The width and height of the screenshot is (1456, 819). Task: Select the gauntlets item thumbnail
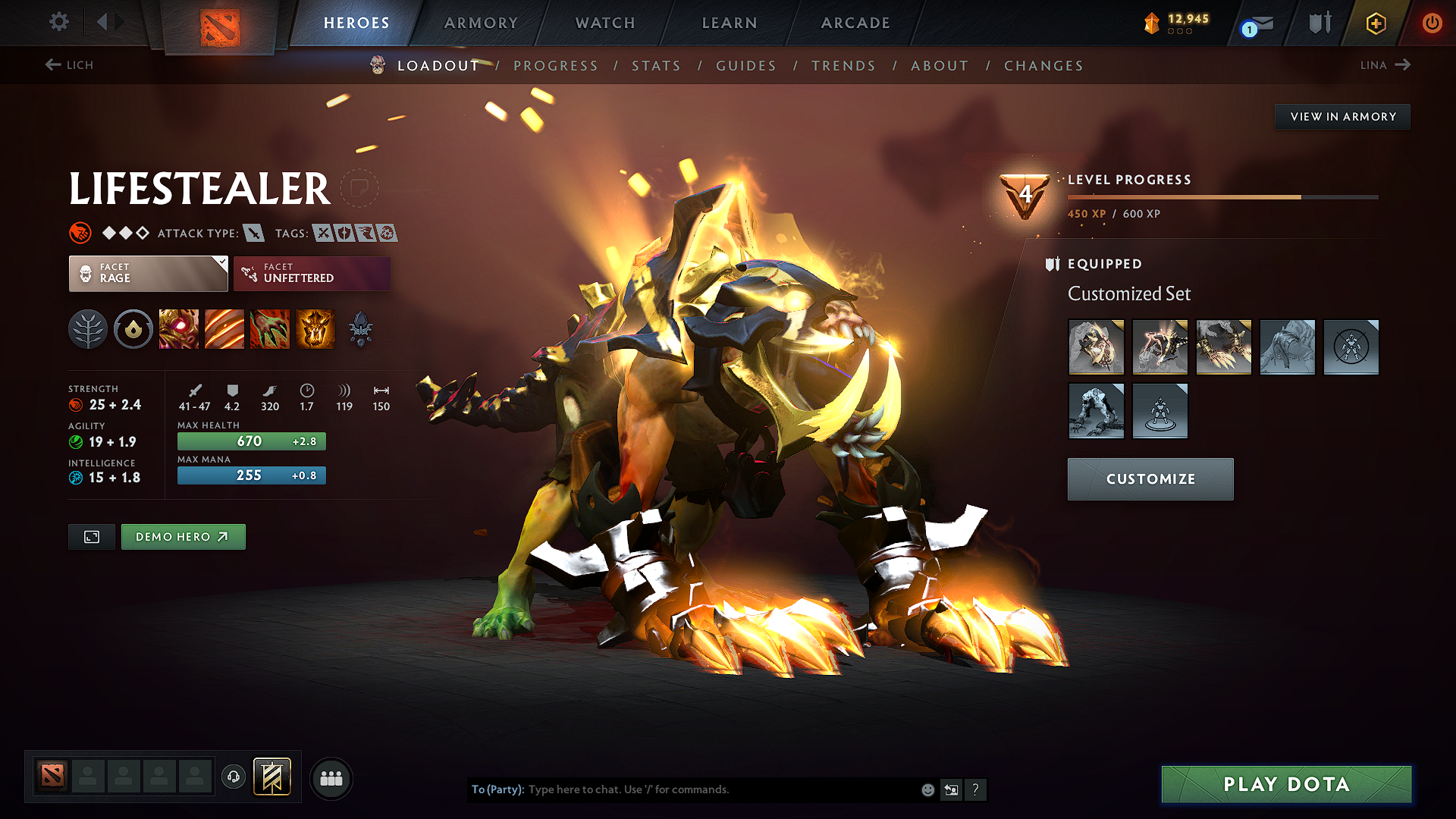(1224, 347)
